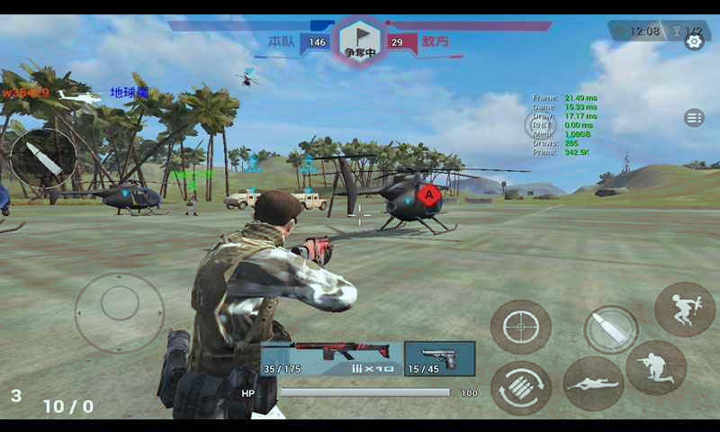Activate the crosshair aim button

pos(520,326)
